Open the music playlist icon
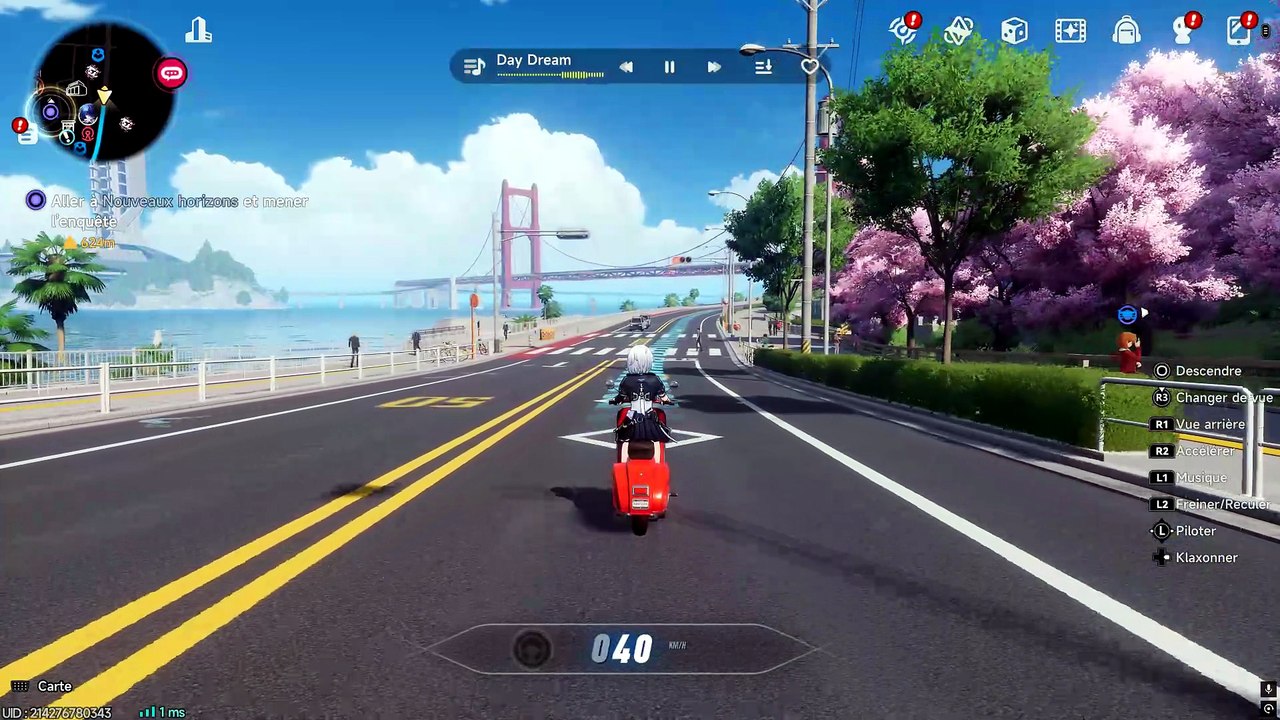This screenshot has width=1280, height=720. pos(474,67)
